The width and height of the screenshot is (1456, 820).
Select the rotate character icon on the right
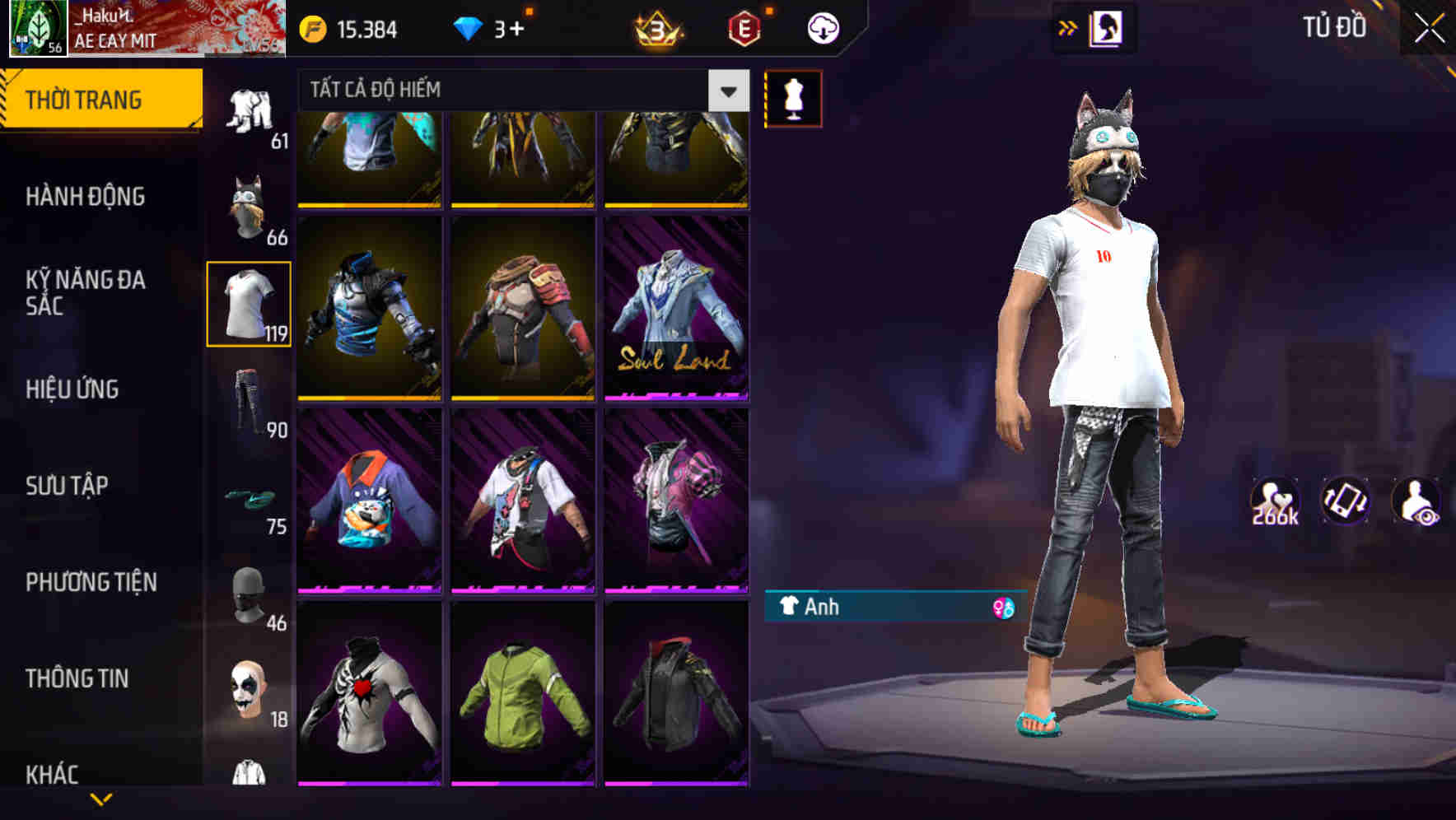tap(1344, 500)
